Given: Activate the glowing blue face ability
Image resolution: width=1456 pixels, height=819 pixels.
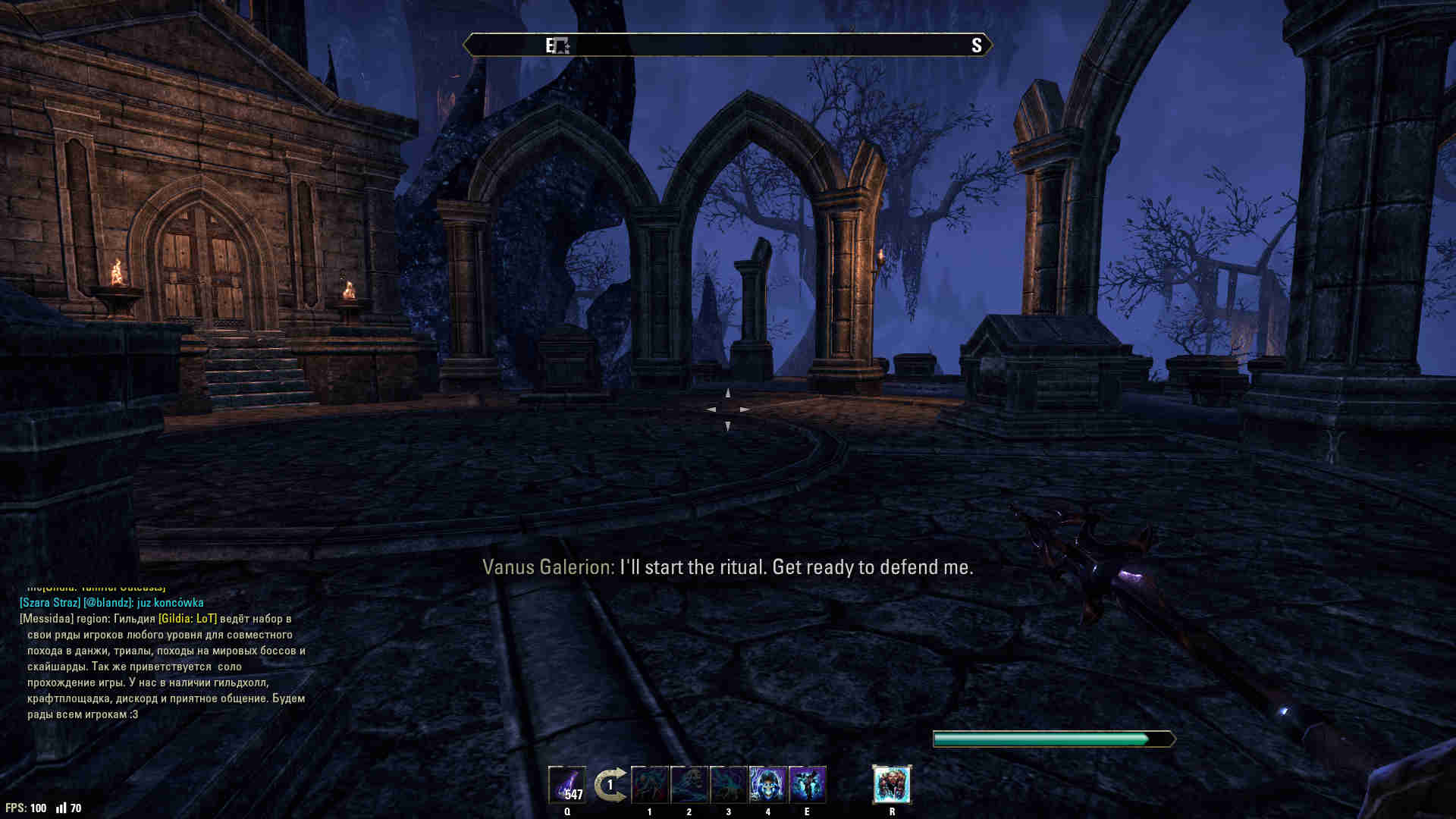Looking at the screenshot, I should click(x=768, y=784).
